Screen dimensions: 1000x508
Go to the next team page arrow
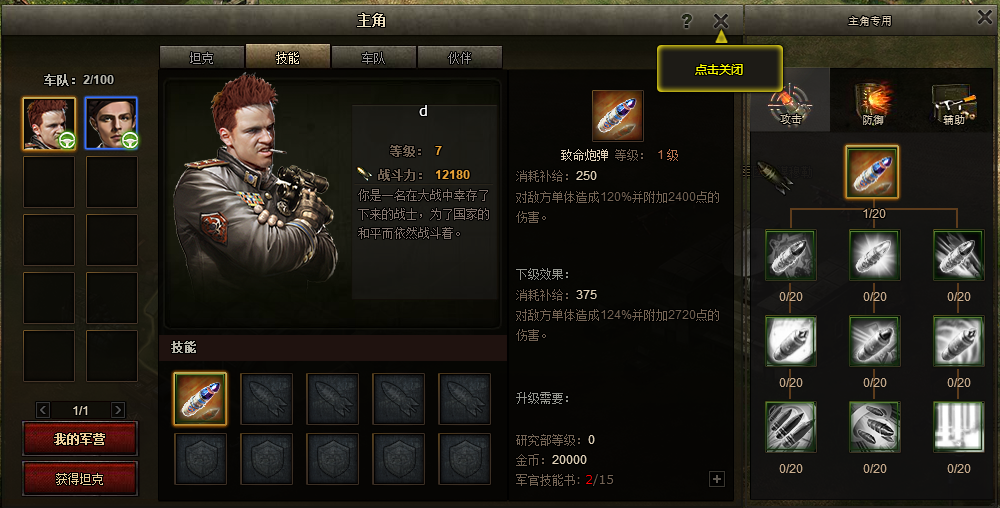118,410
